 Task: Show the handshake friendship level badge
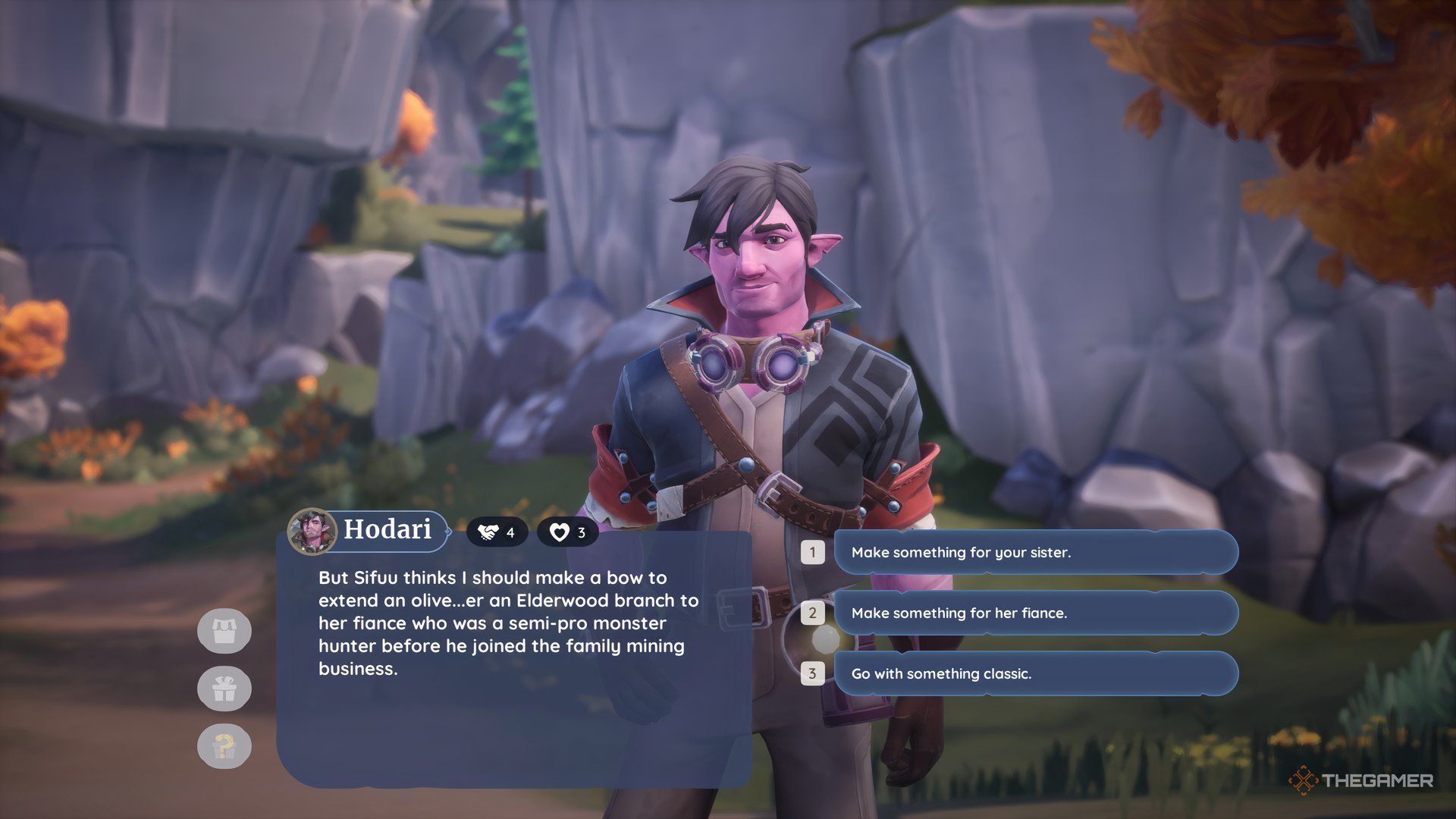click(x=497, y=532)
